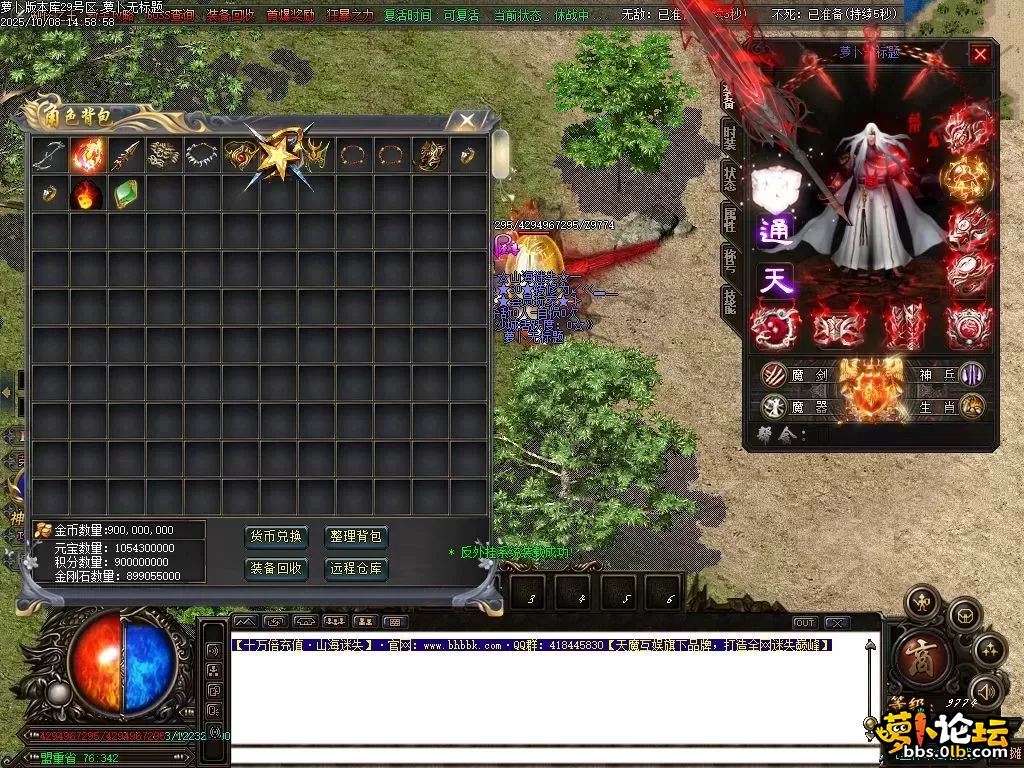Open the 神兵 divine weapon button
Screen dimensions: 1024x768
click(x=949, y=375)
